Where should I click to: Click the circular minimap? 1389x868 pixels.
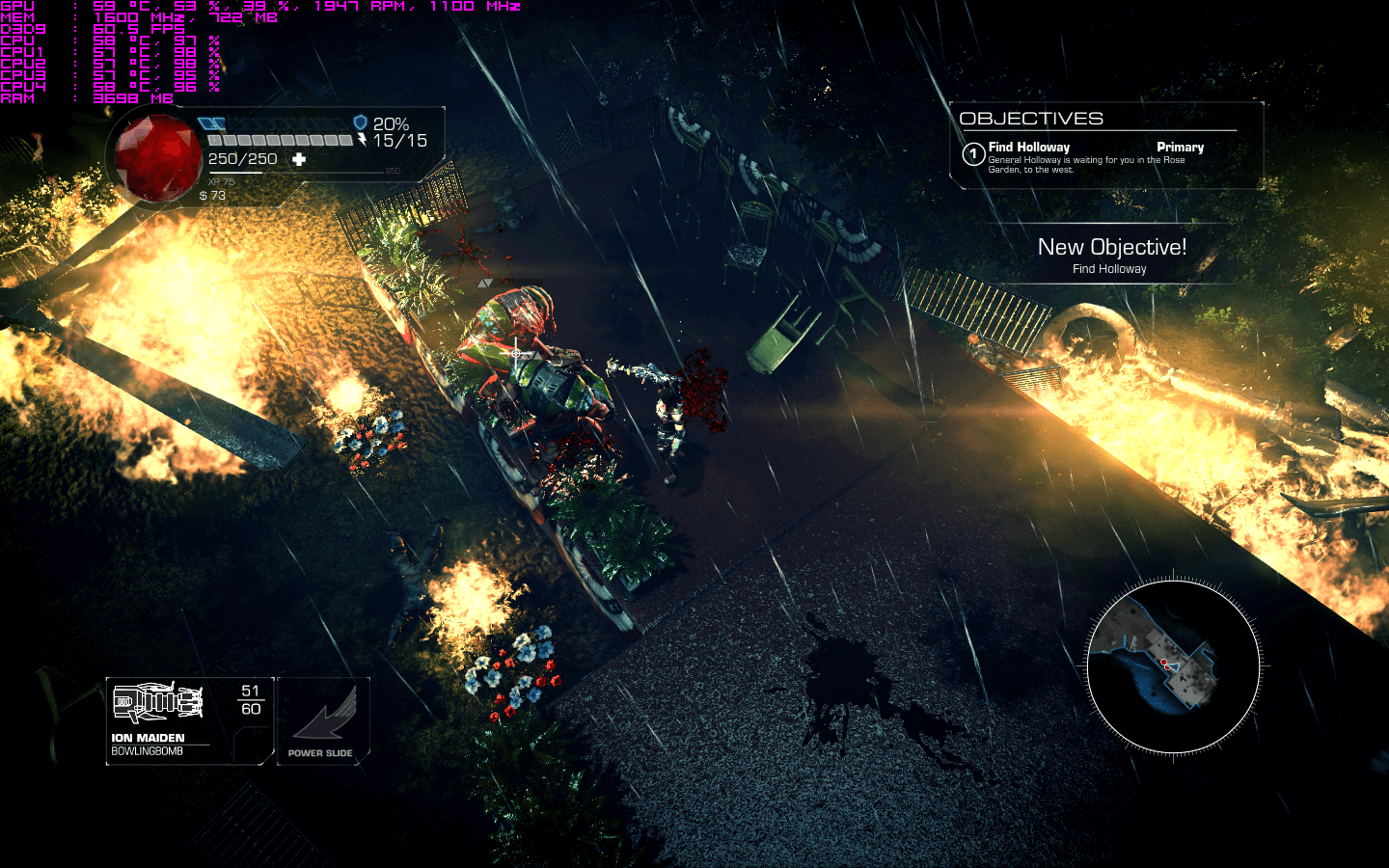pyautogui.click(x=1173, y=666)
